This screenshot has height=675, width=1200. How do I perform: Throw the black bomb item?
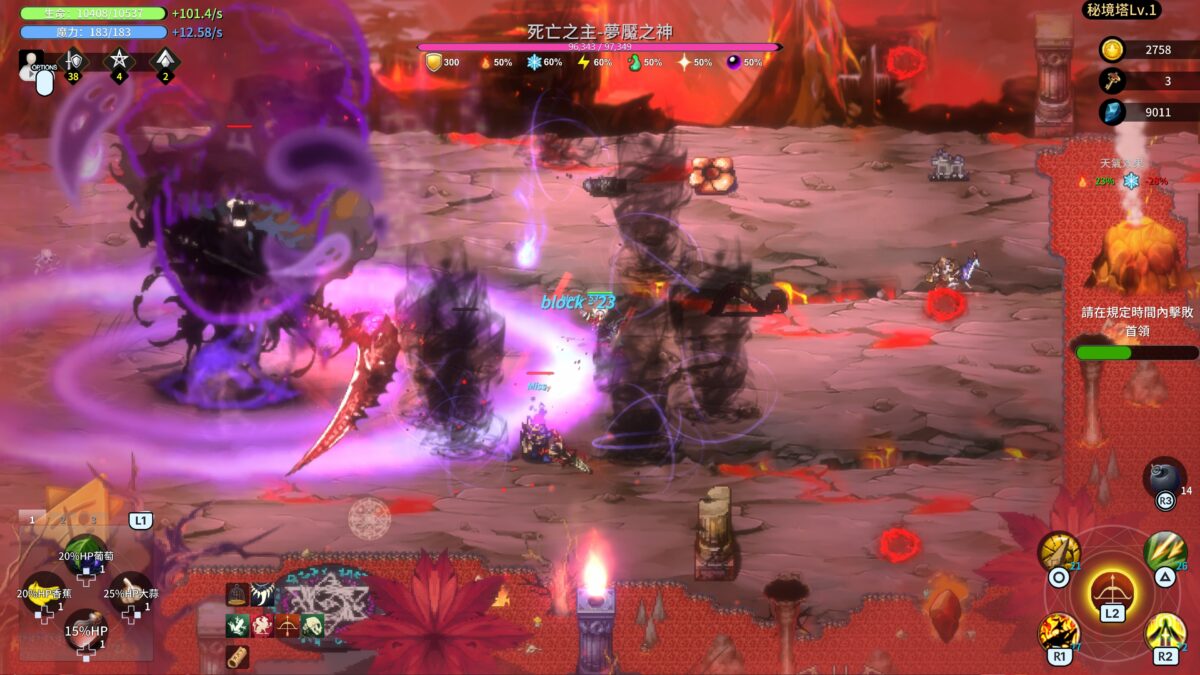tap(1165, 476)
